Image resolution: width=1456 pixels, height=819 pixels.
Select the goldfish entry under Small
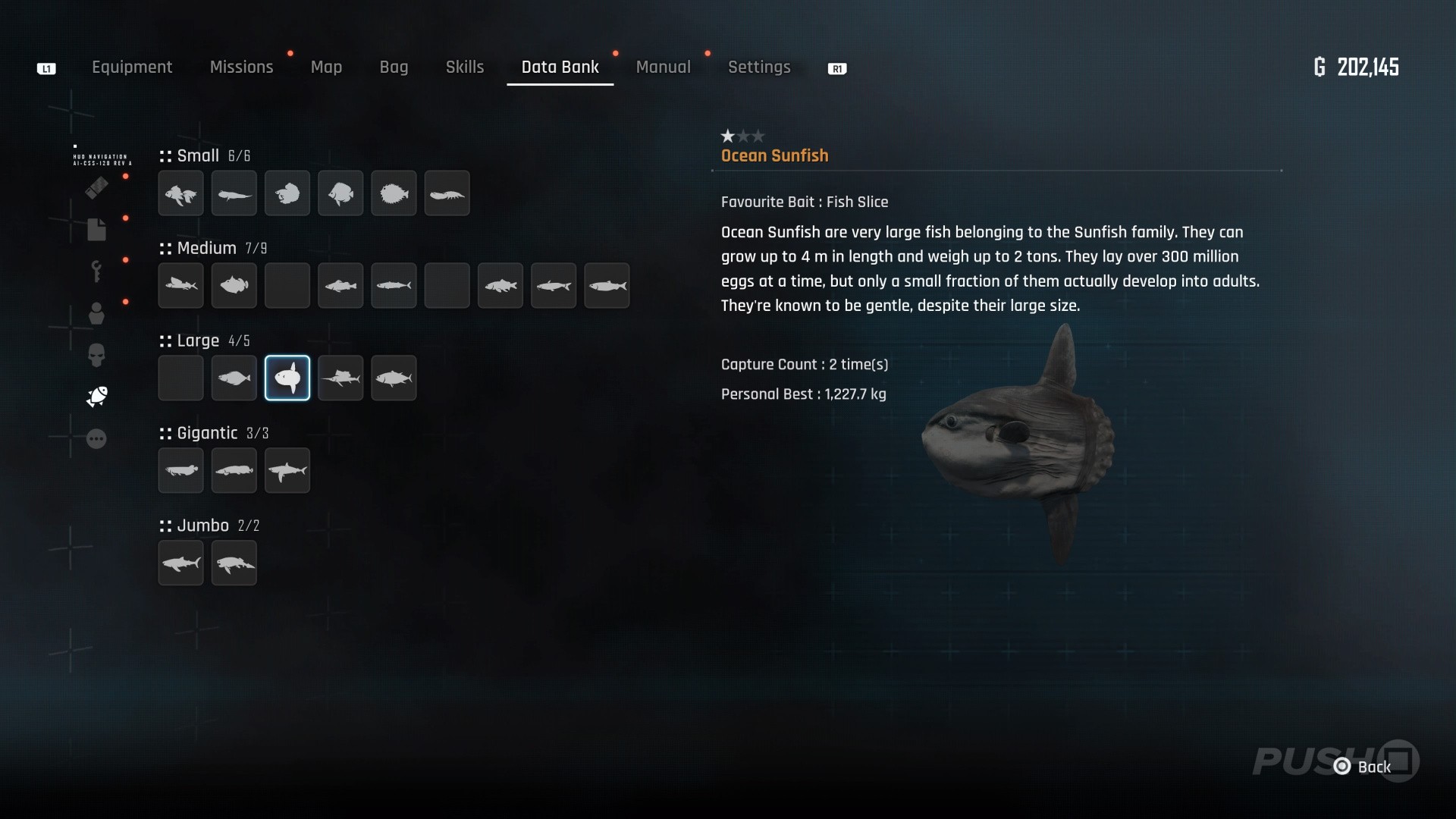(180, 193)
